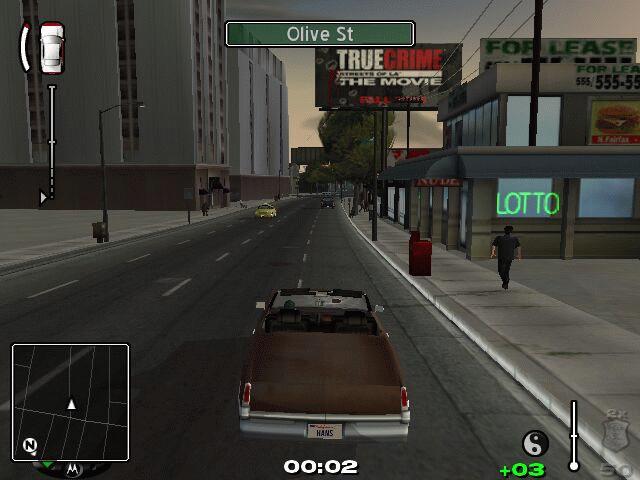Screen dimensions: 640x480
Task: Click the car damage status icon
Action: [x=51, y=47]
